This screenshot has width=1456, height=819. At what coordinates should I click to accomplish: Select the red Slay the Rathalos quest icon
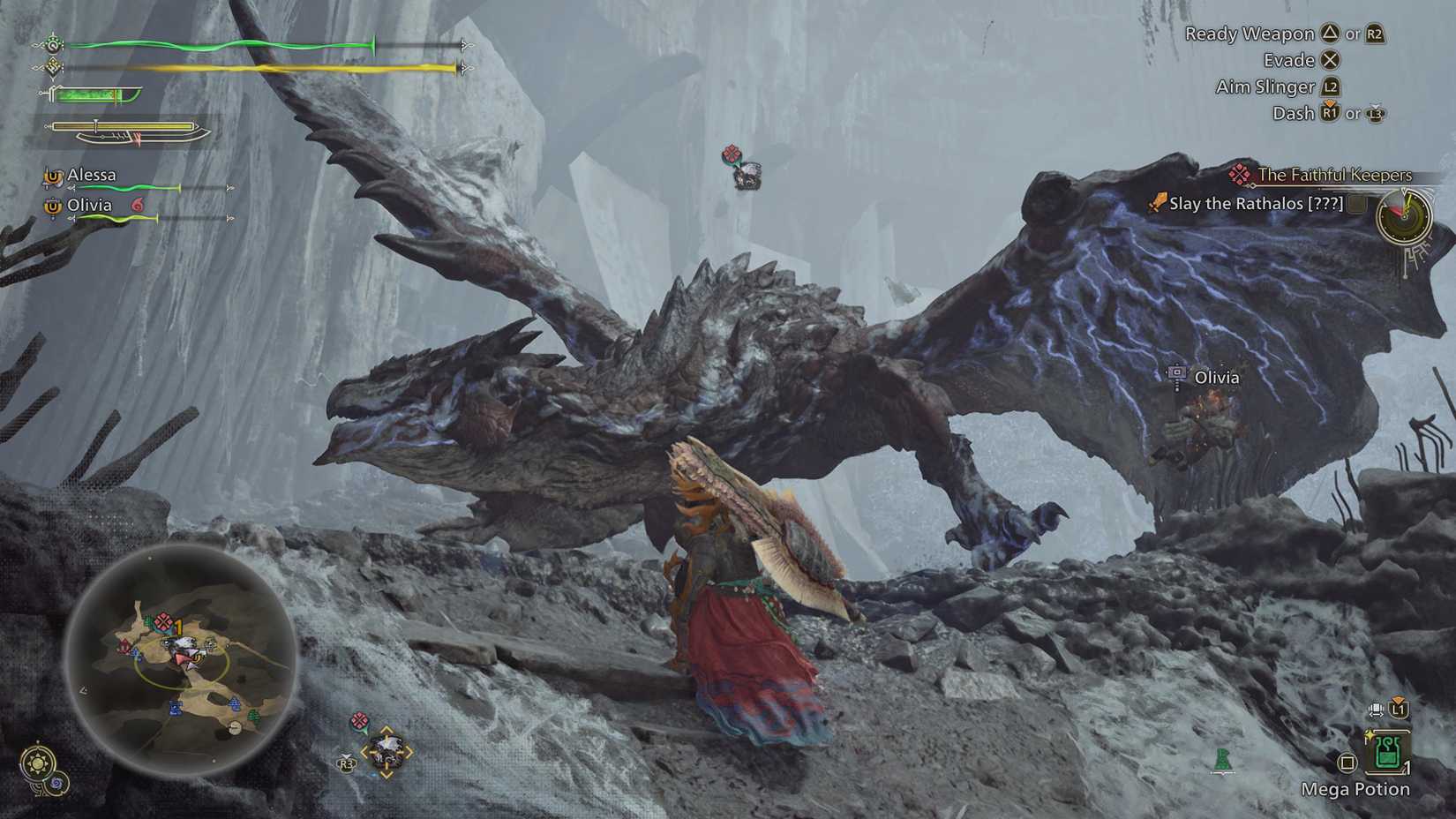tap(1156, 204)
